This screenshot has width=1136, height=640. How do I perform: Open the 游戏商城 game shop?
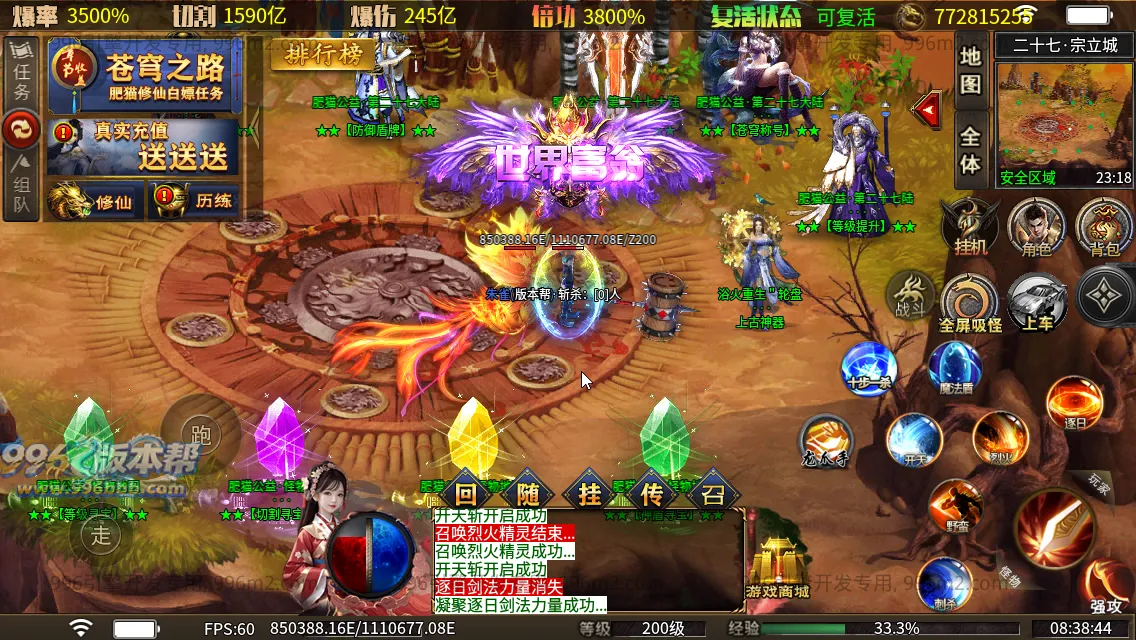pyautogui.click(x=778, y=566)
